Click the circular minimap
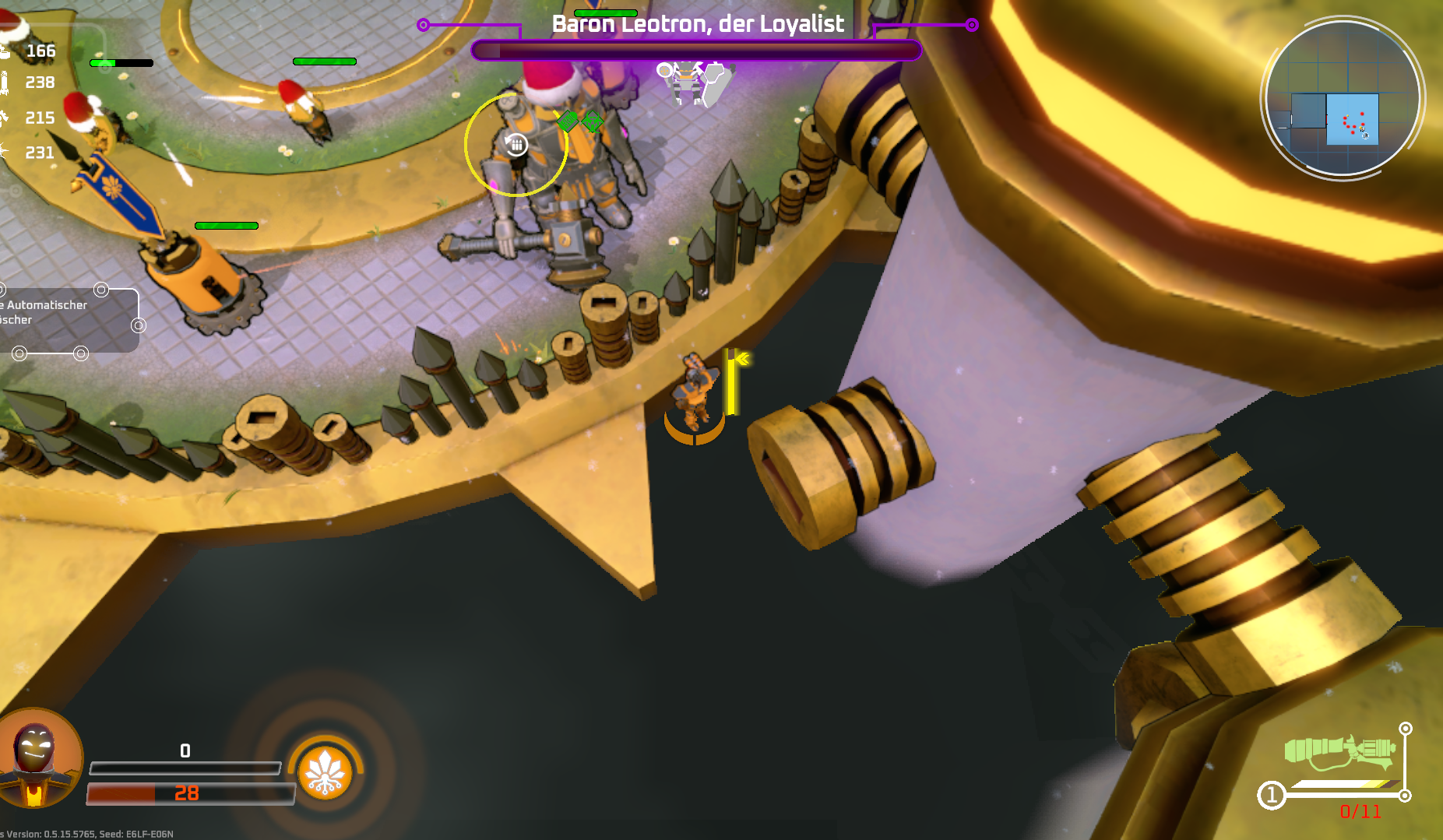The width and height of the screenshot is (1443, 840). tap(1342, 99)
